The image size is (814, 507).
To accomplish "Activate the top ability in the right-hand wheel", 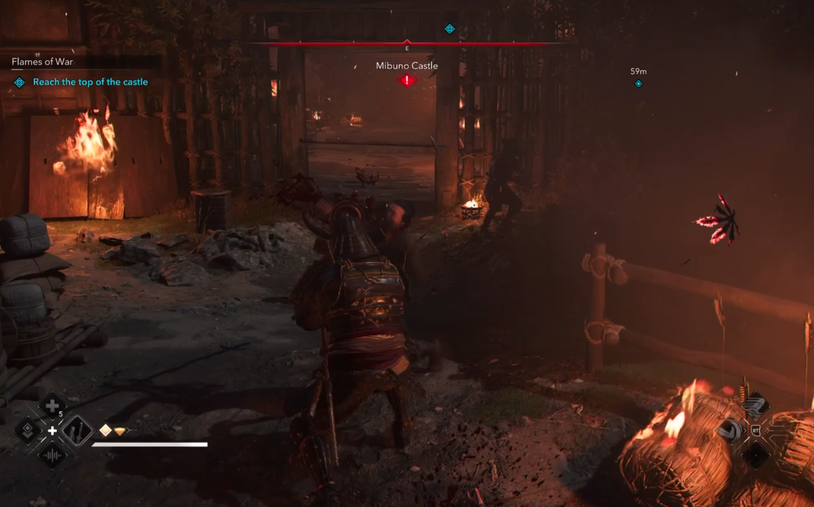I will coord(756,405).
